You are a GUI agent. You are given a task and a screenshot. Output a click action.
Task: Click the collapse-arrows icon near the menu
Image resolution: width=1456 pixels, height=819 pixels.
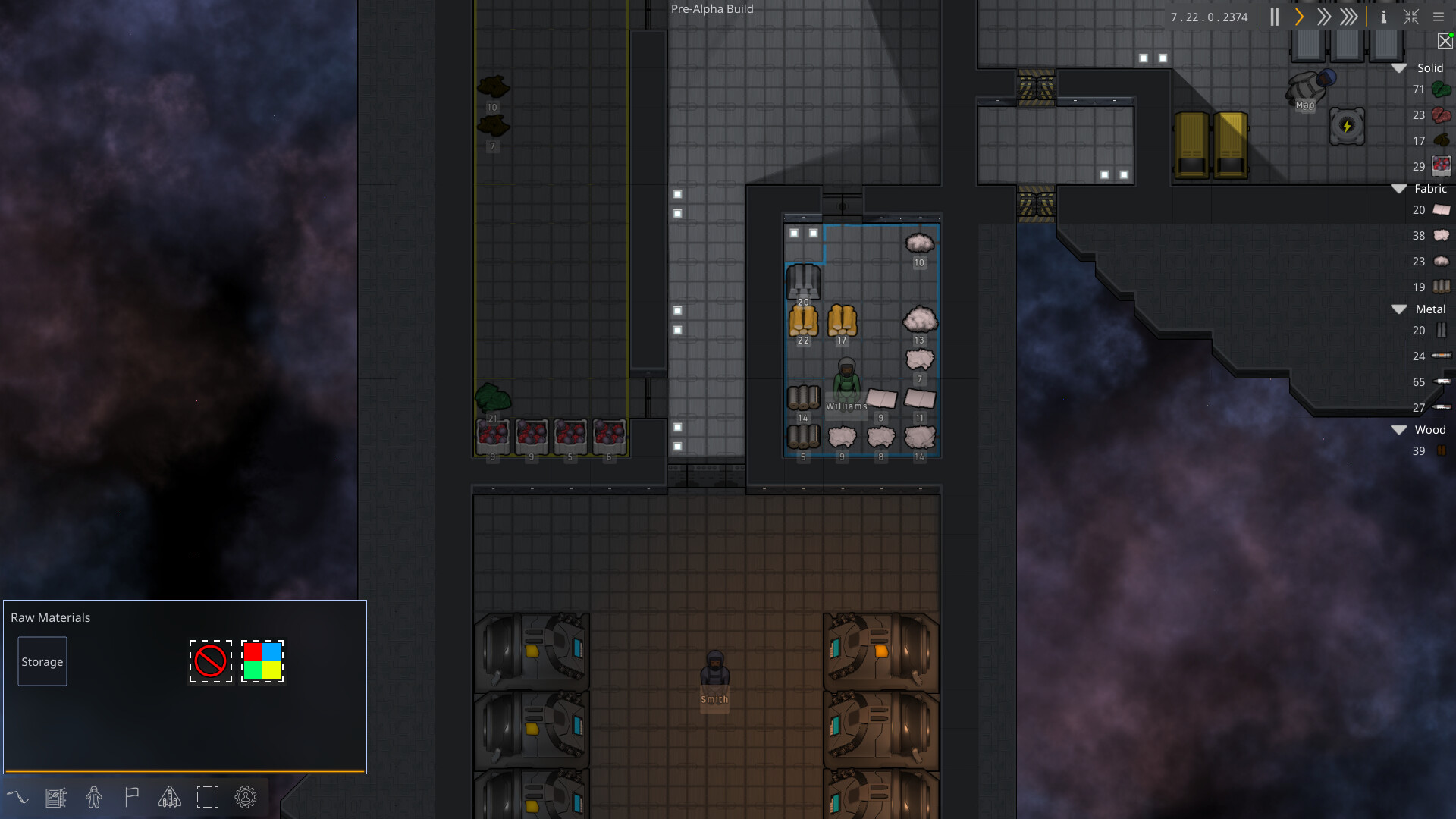point(1411,17)
